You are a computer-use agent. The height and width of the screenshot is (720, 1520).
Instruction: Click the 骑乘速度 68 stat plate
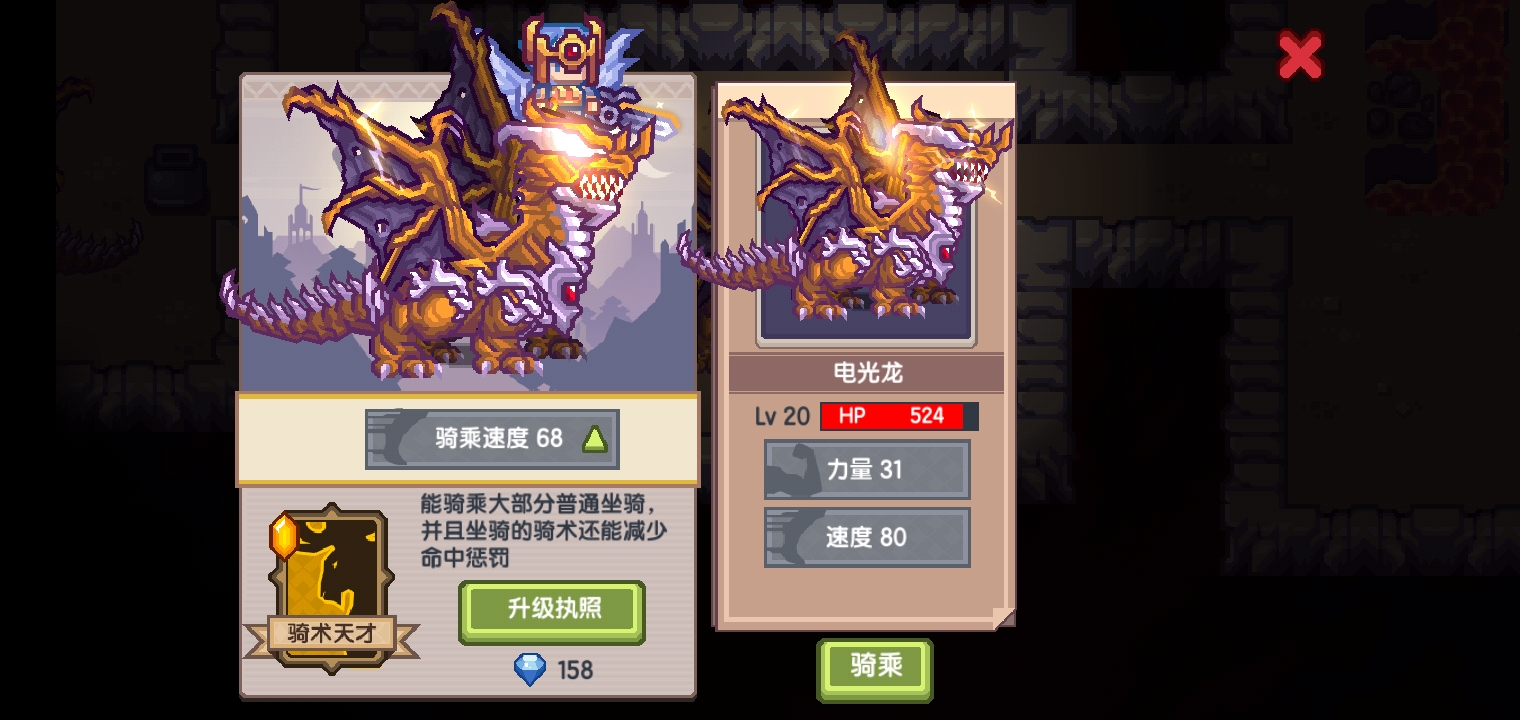click(492, 438)
